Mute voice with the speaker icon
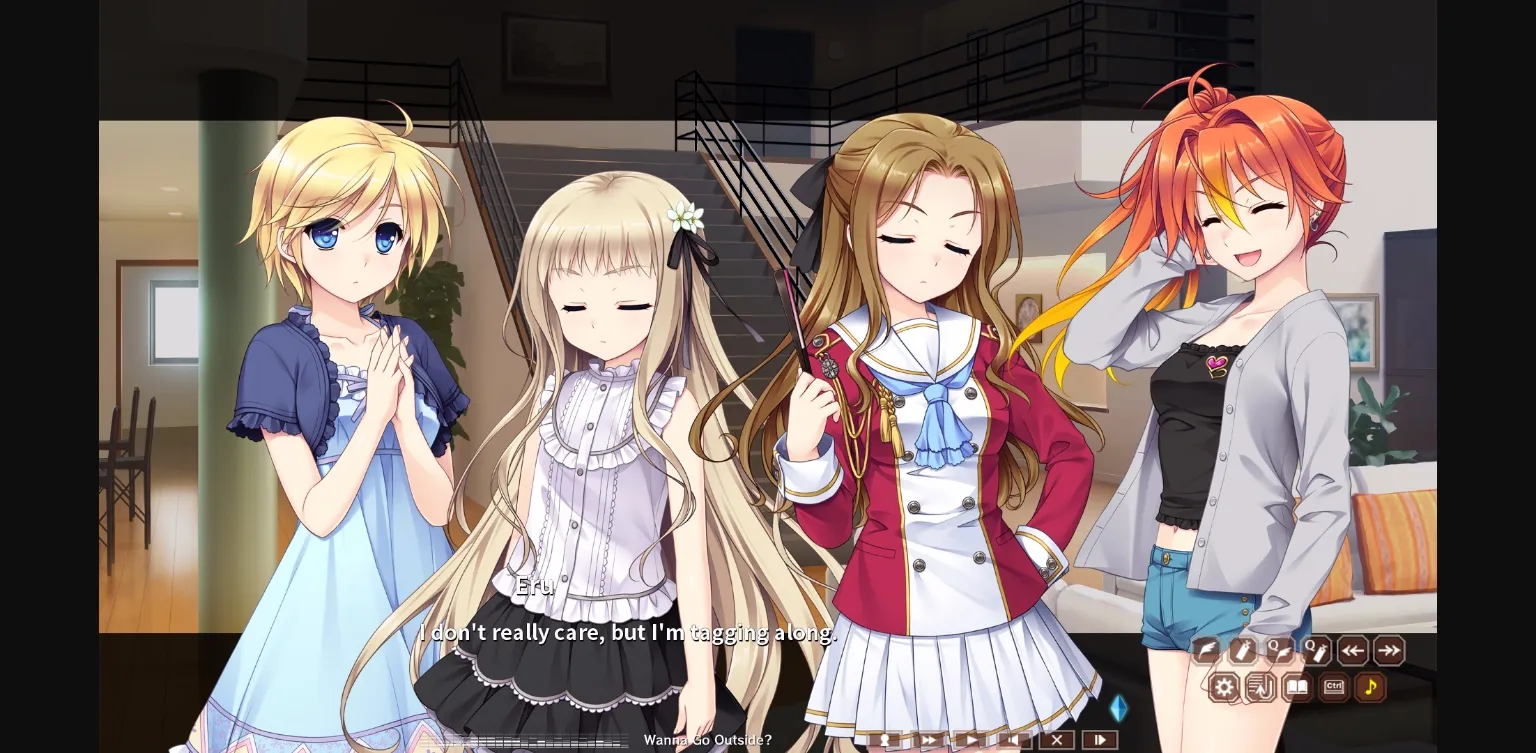The width and height of the screenshot is (1536, 753). 1013,740
